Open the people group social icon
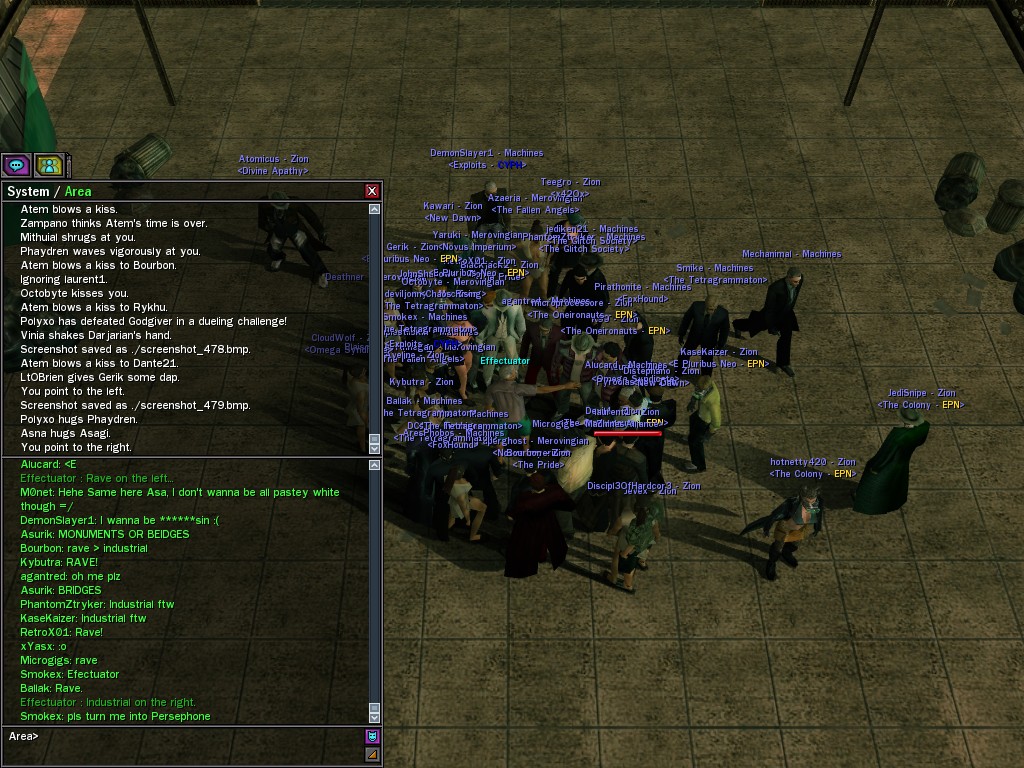The height and width of the screenshot is (768, 1024). [48, 165]
